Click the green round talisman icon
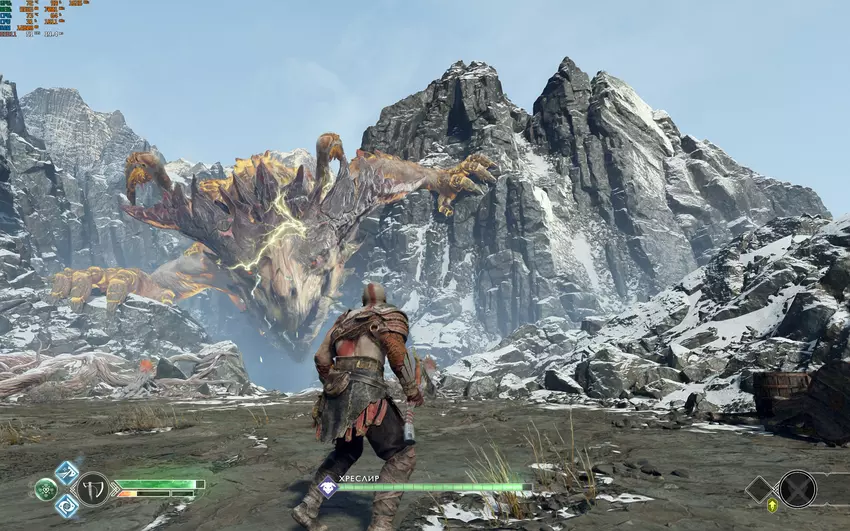The height and width of the screenshot is (531, 850). coord(46,489)
